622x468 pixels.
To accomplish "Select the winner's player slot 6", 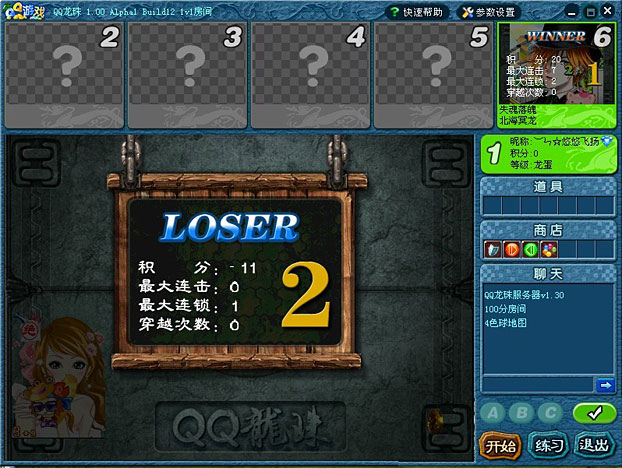I will (x=556, y=73).
